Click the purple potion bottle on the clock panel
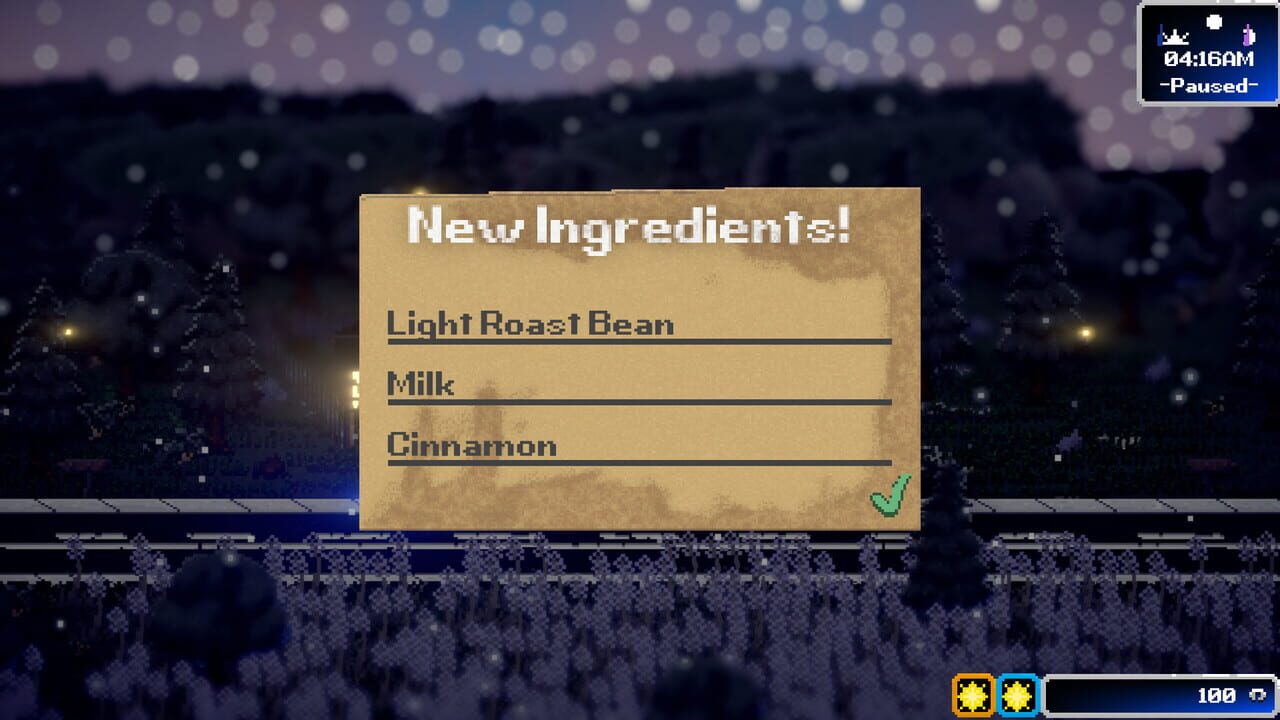1280x720 pixels. click(x=1249, y=35)
